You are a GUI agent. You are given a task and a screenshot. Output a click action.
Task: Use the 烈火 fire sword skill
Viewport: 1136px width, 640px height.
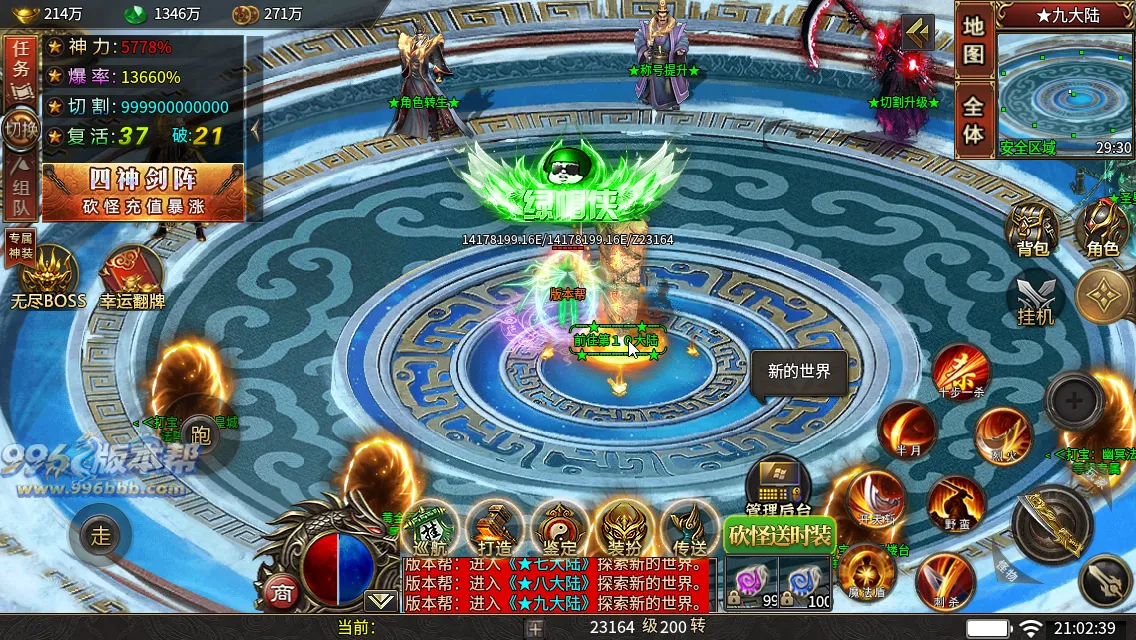pyautogui.click(x=1002, y=435)
